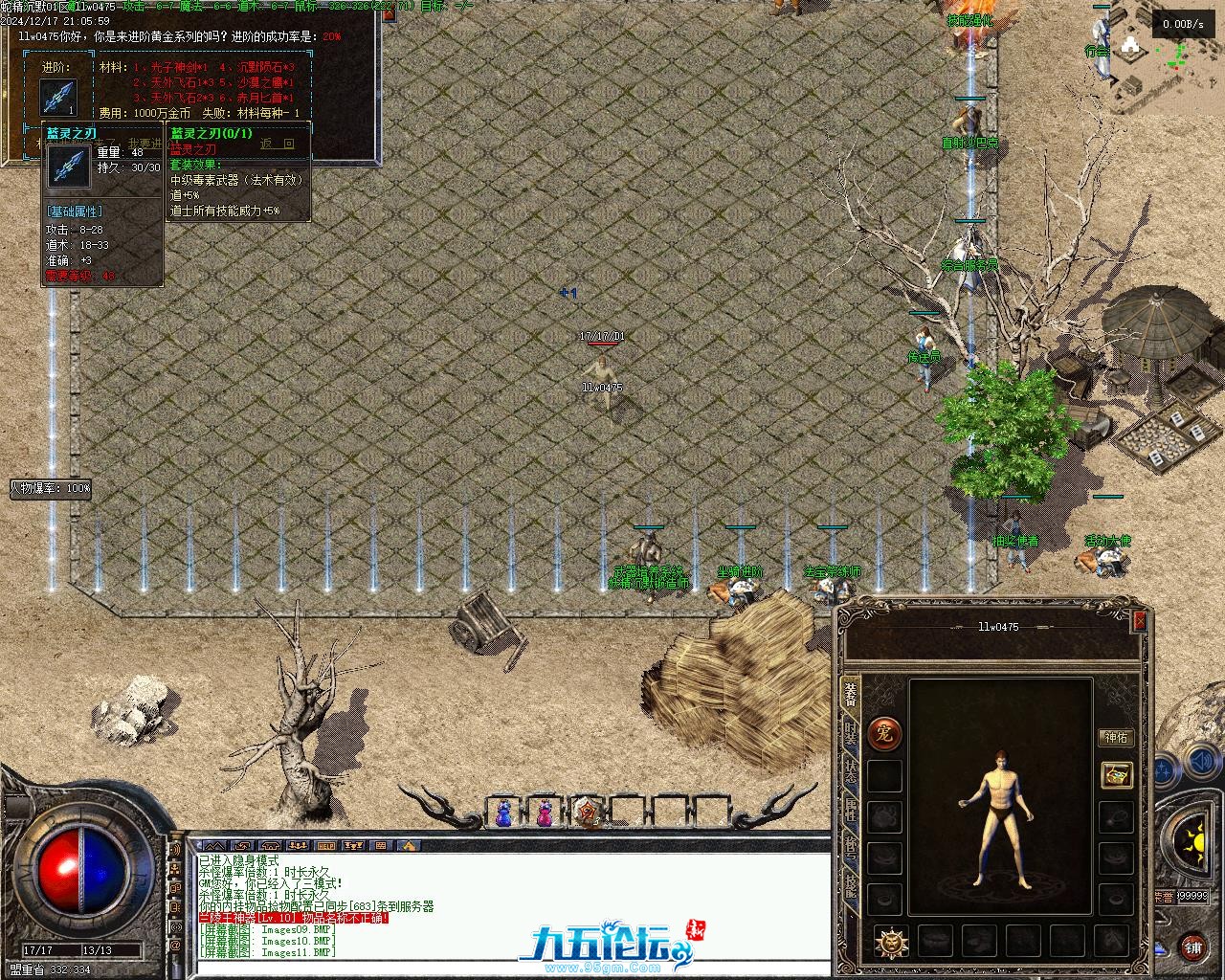Close the llw0475 character panel
This screenshot has width=1225, height=980.
point(1139,621)
